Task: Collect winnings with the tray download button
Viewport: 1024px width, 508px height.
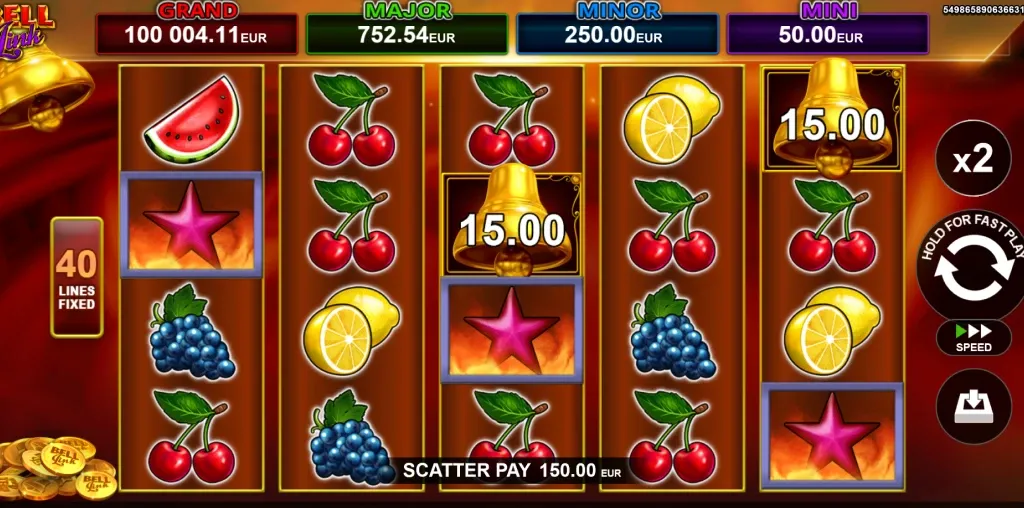Action: [x=972, y=406]
